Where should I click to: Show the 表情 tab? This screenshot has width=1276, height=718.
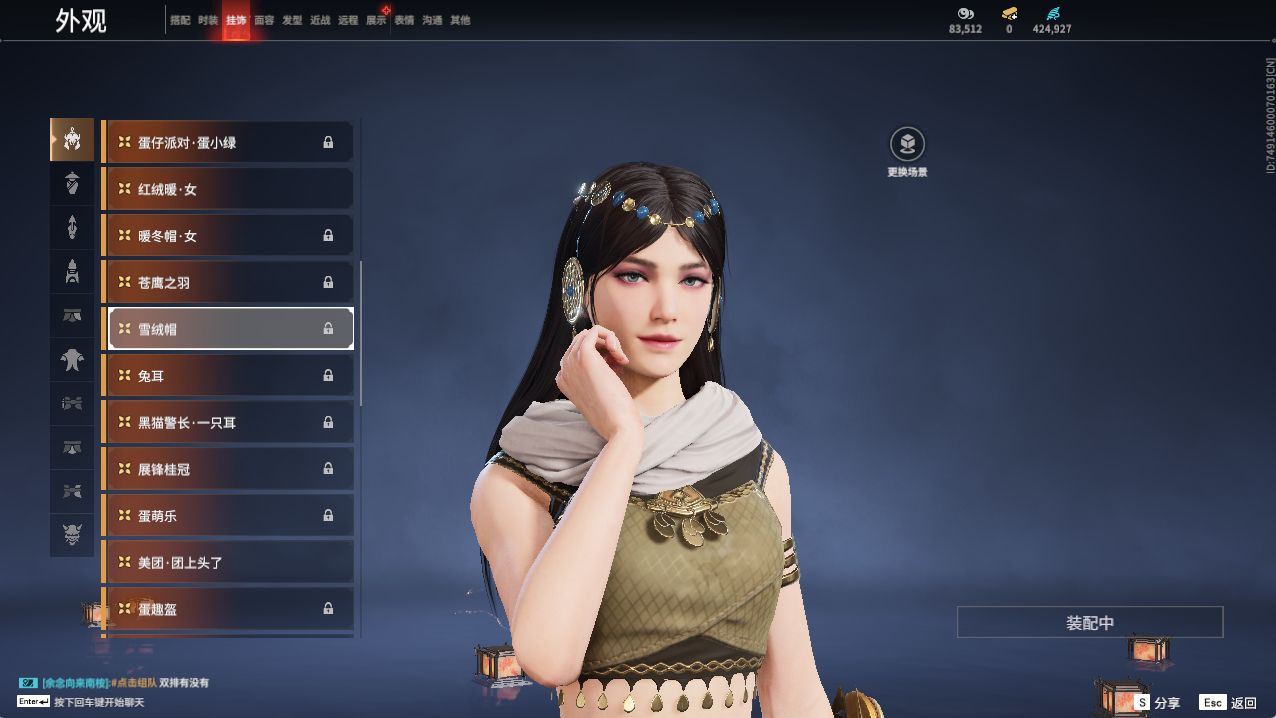pyautogui.click(x=404, y=20)
